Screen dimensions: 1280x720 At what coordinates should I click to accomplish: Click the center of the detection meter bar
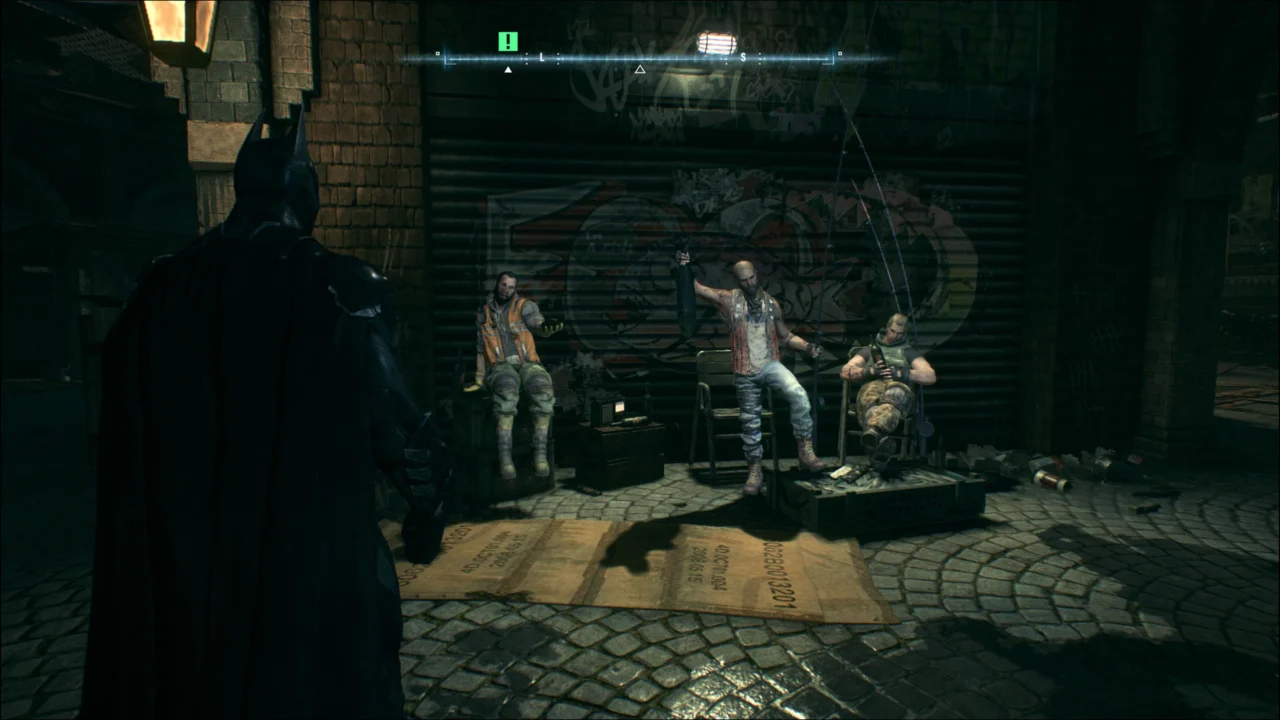coord(640,58)
